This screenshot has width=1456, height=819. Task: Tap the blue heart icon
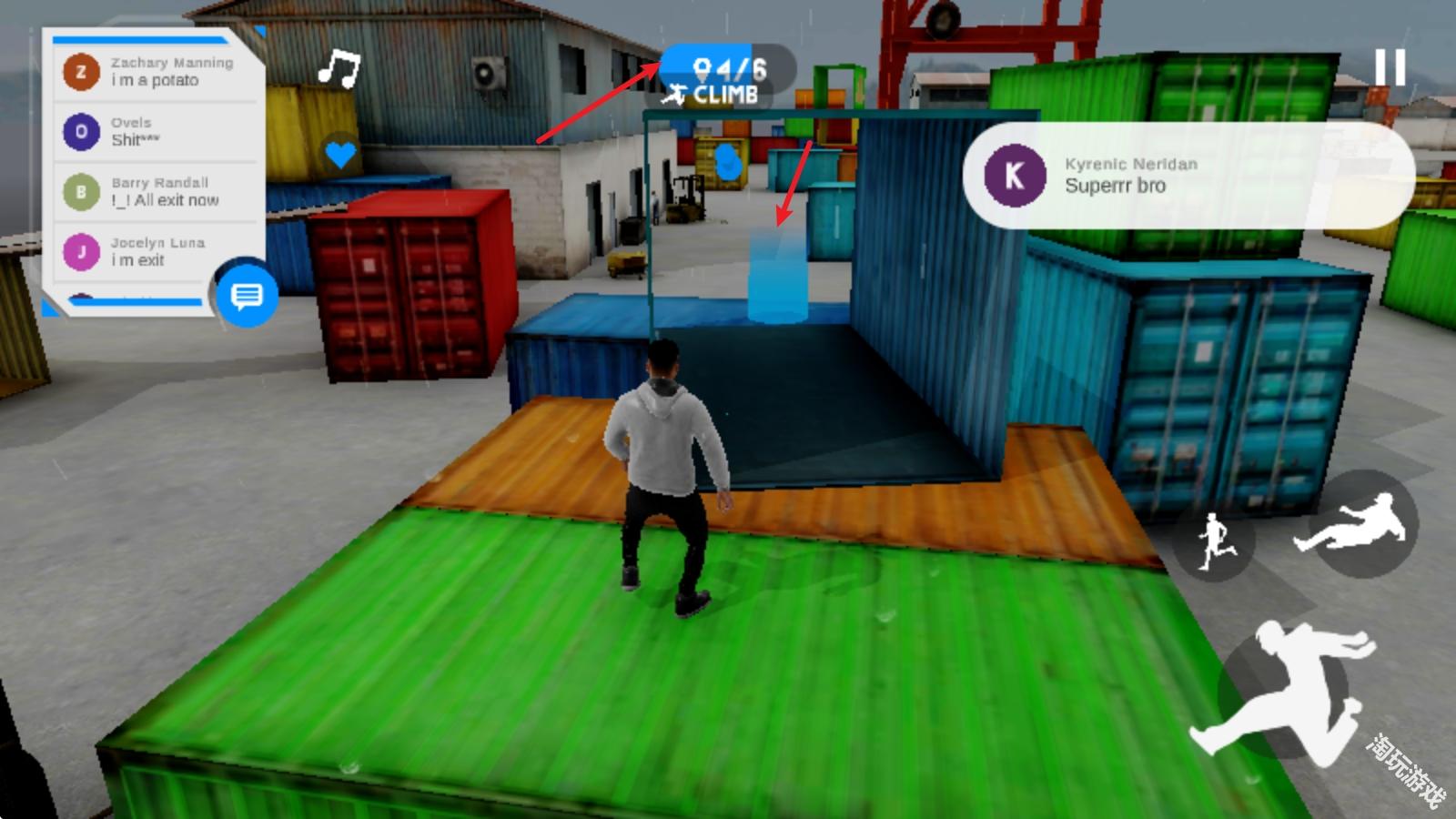coord(340,154)
